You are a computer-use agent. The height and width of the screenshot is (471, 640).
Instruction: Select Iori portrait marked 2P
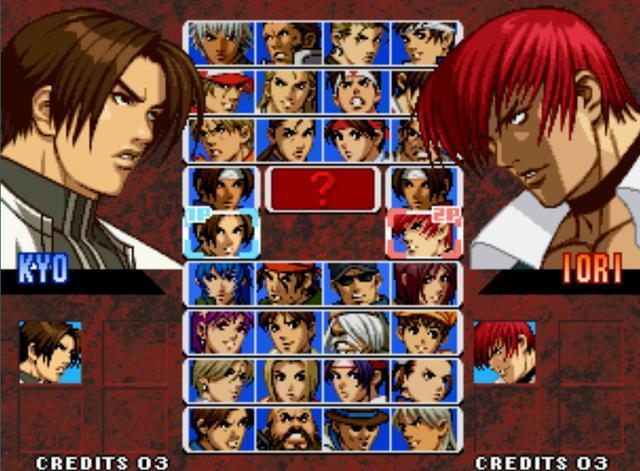[x=423, y=234]
